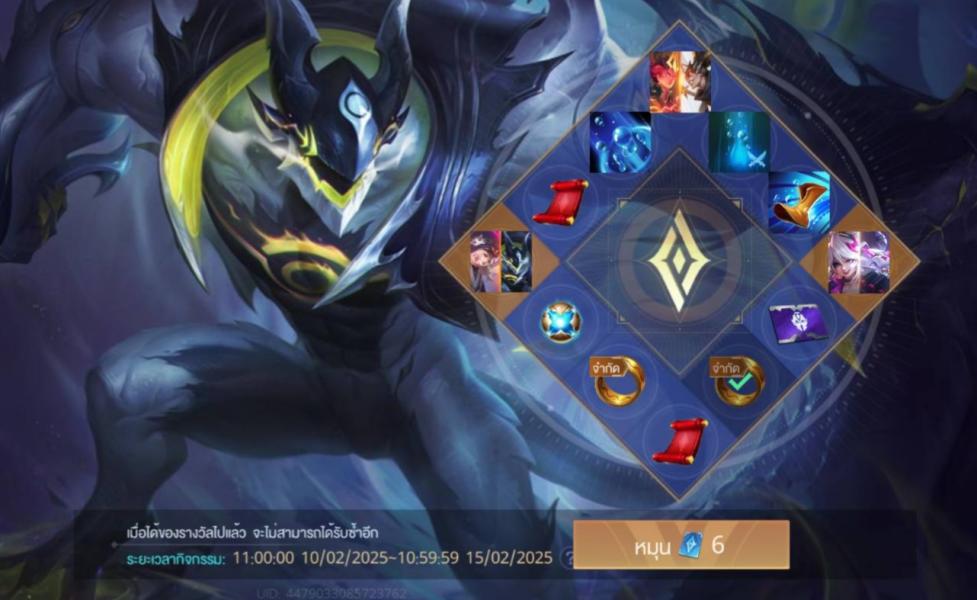
Task: Pick the purple card reward
Action: tap(796, 323)
